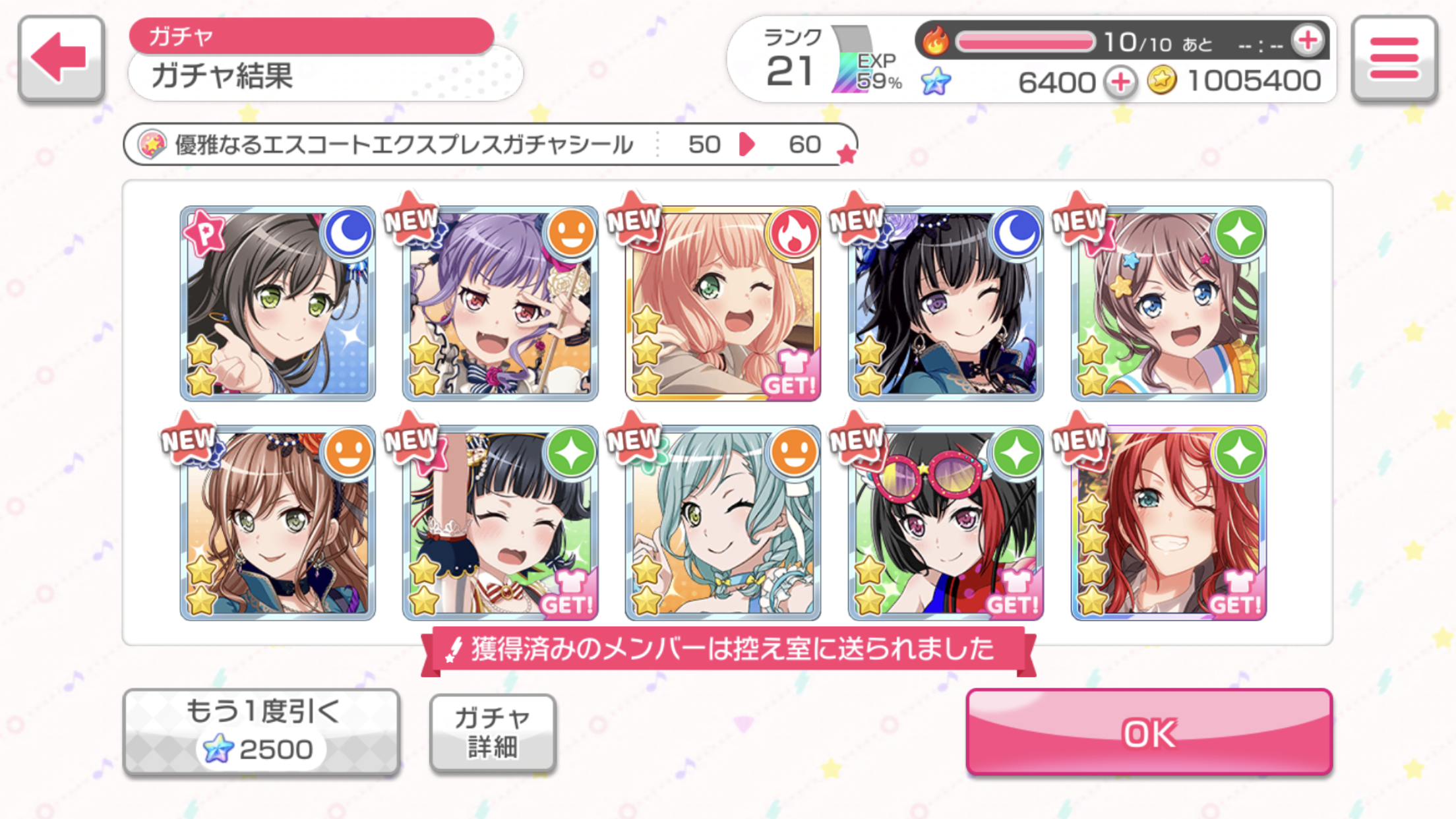Open the hamburger menu
Screen dimensions: 1456x819
coord(1393,59)
